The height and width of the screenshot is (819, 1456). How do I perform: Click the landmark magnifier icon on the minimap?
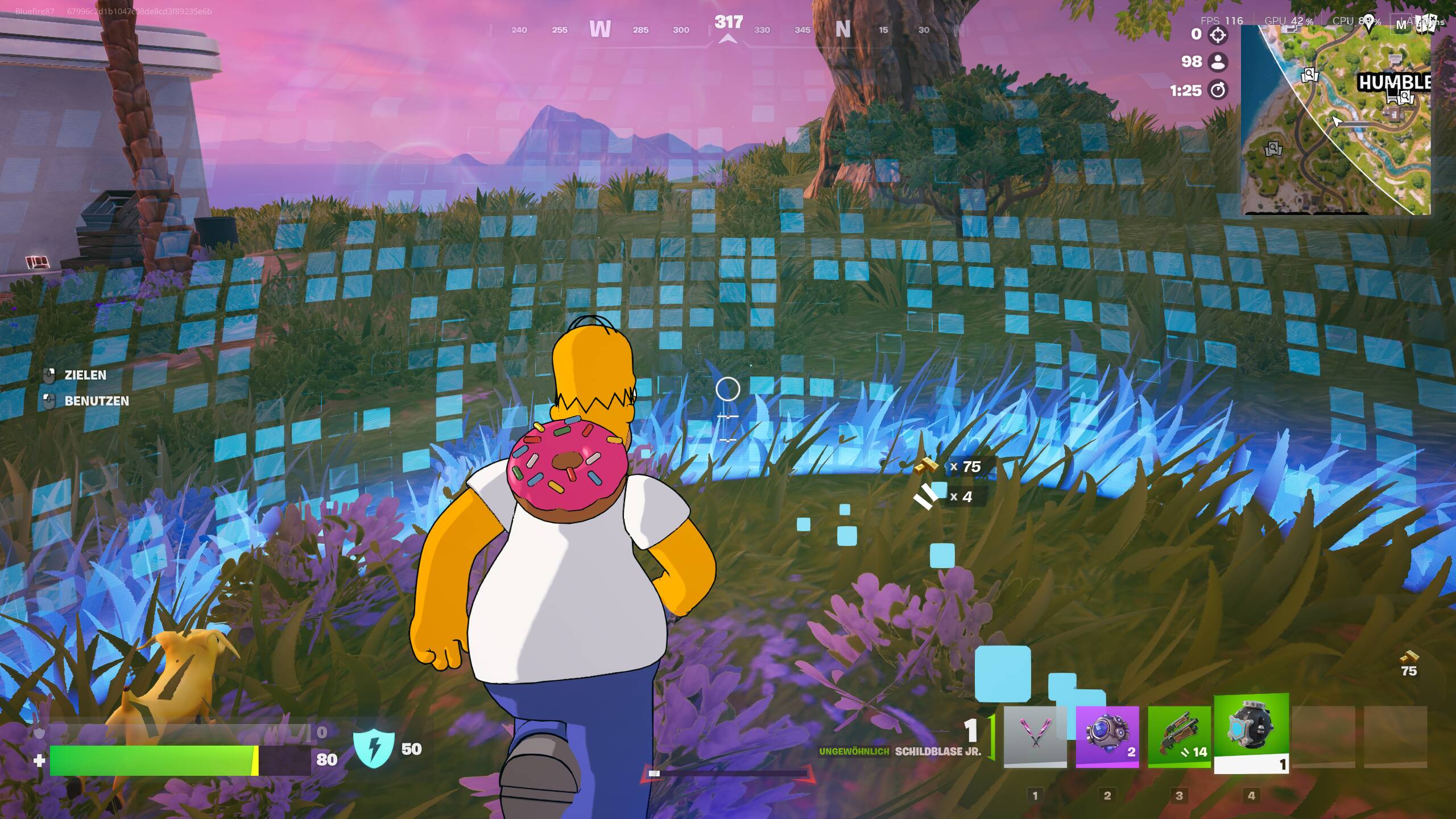[x=1309, y=75]
